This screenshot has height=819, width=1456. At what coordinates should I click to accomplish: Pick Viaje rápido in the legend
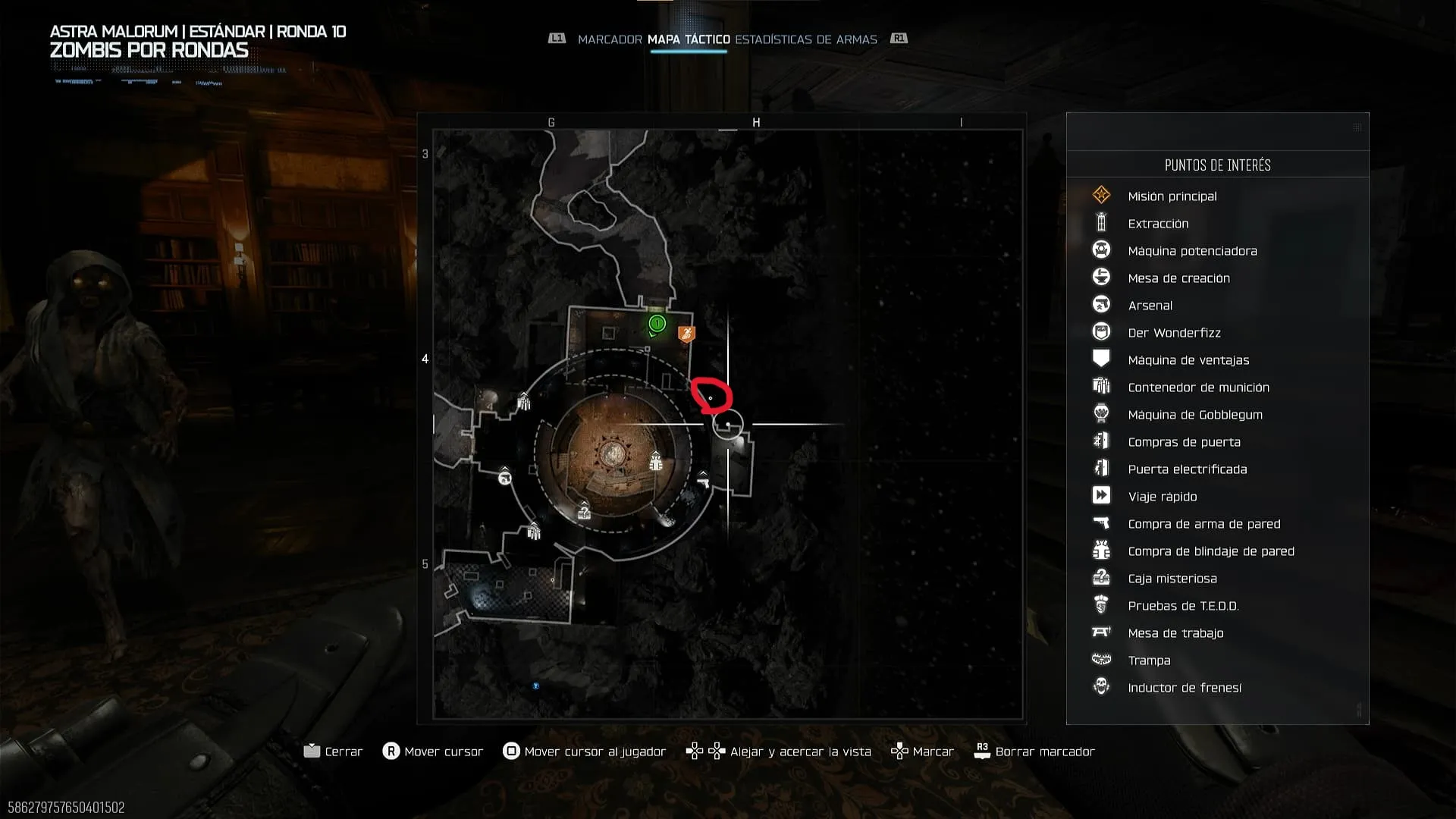click(1162, 497)
